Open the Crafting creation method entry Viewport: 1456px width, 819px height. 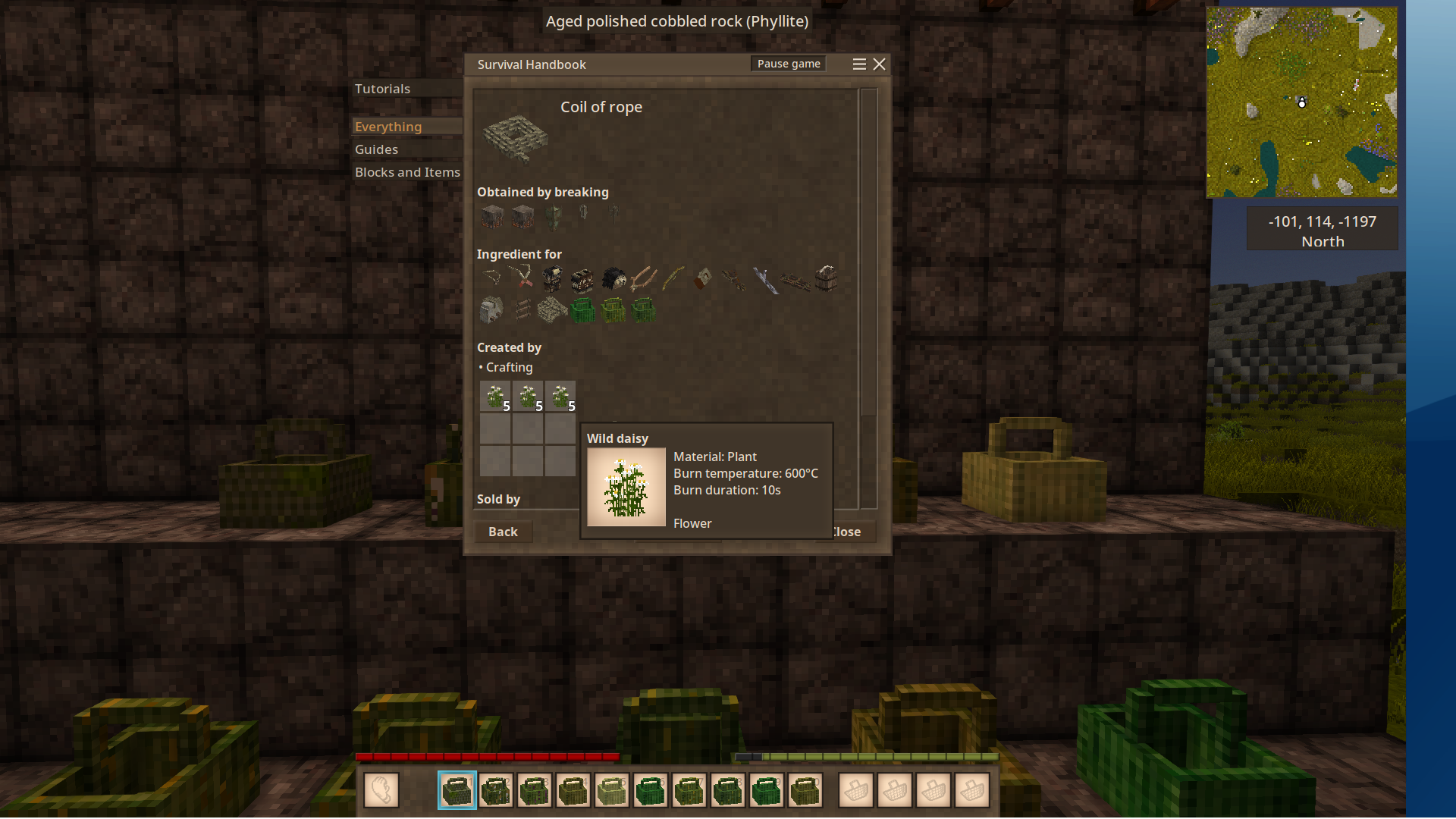pyautogui.click(x=509, y=367)
